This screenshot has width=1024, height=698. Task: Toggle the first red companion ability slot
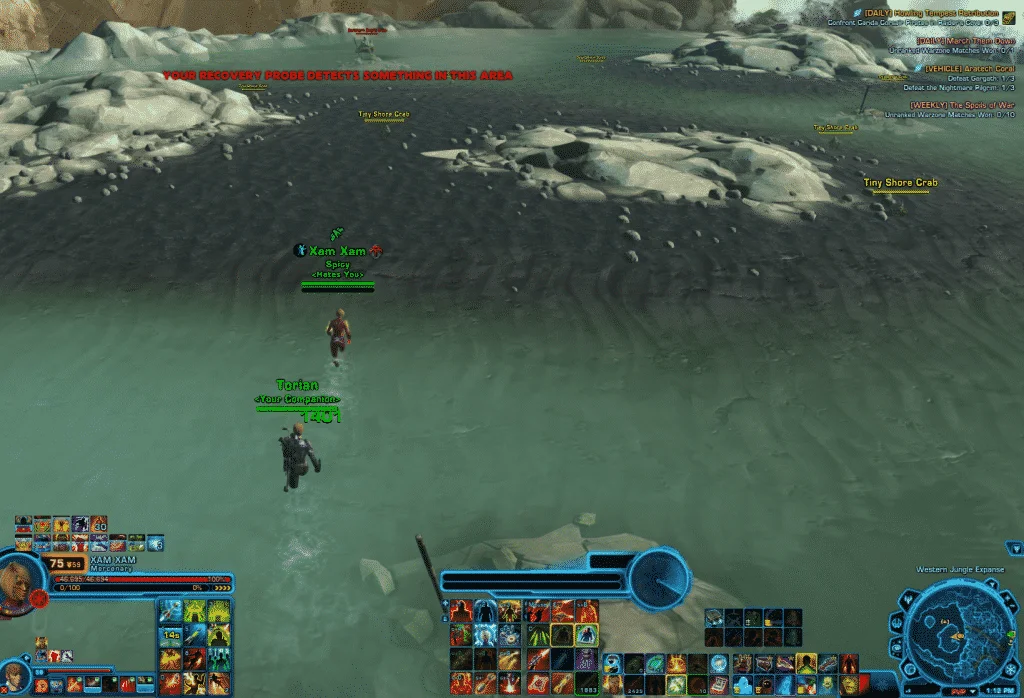point(42,685)
